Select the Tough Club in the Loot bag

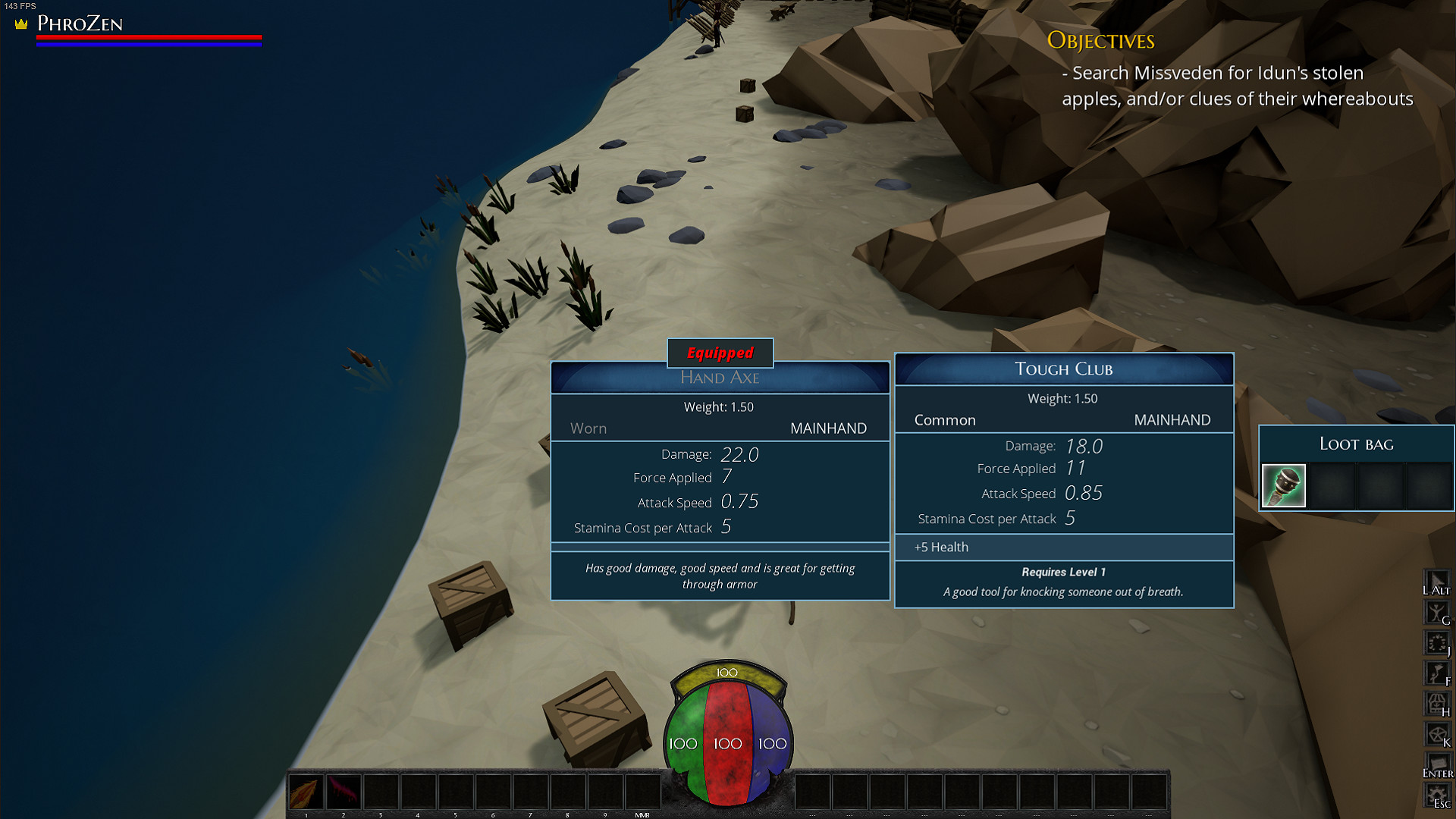(1283, 486)
